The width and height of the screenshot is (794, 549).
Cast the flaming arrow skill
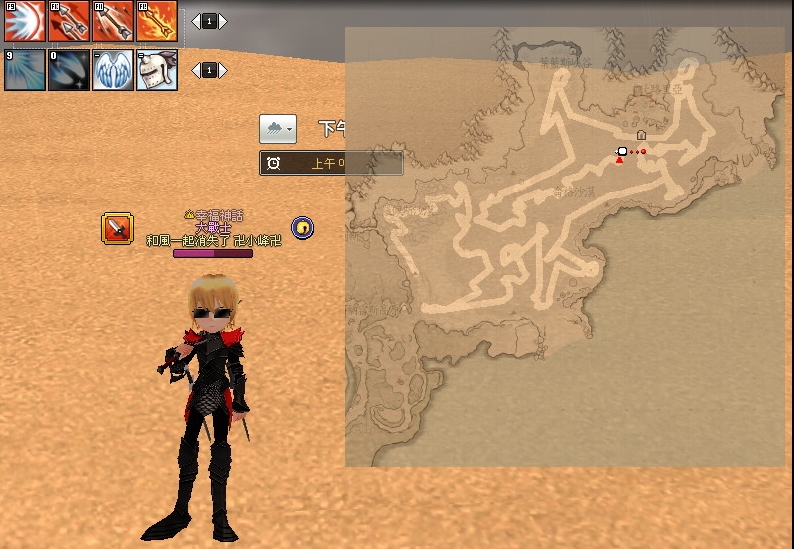tap(157, 21)
